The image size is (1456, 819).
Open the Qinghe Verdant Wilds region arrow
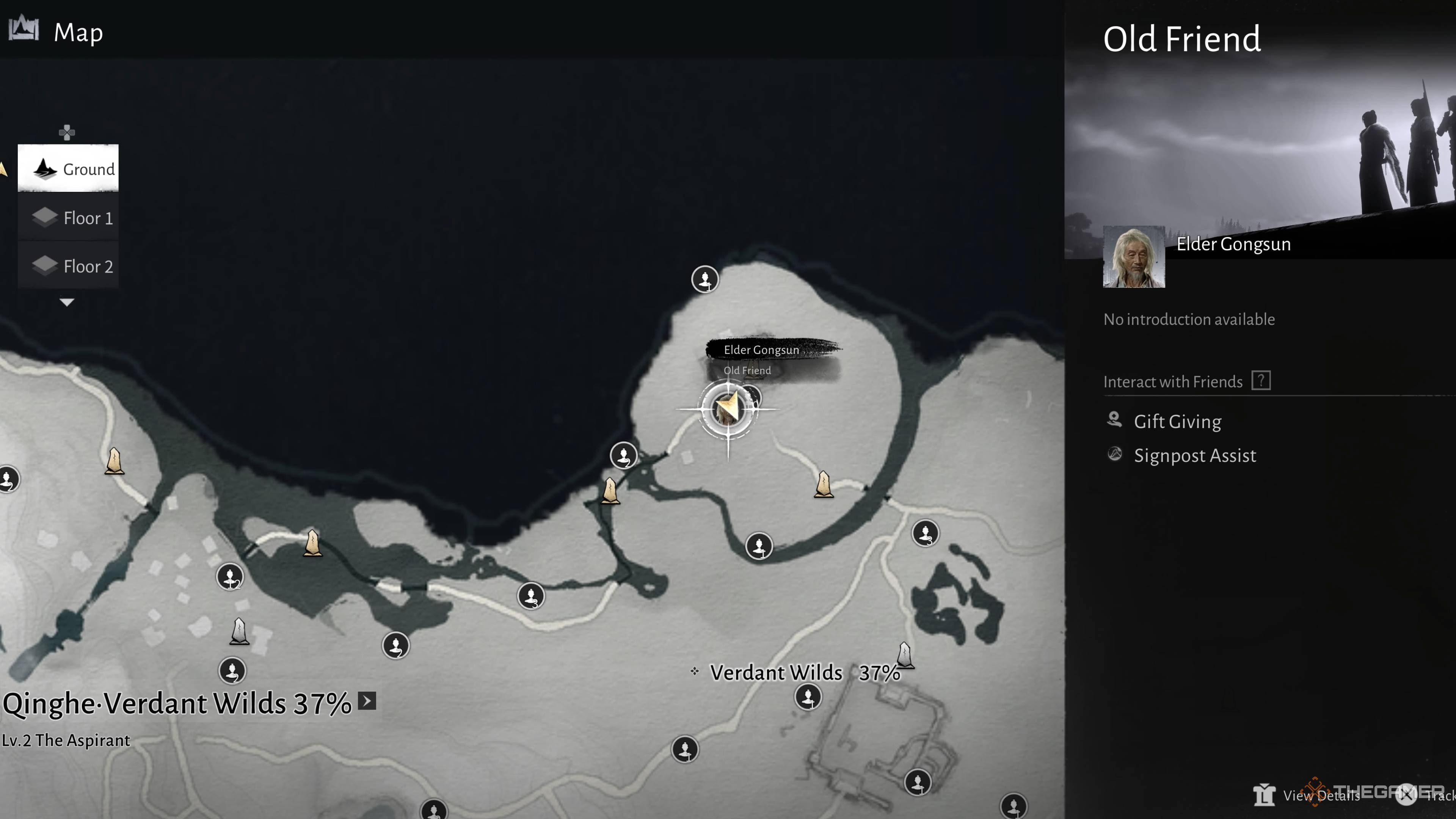coord(367,701)
